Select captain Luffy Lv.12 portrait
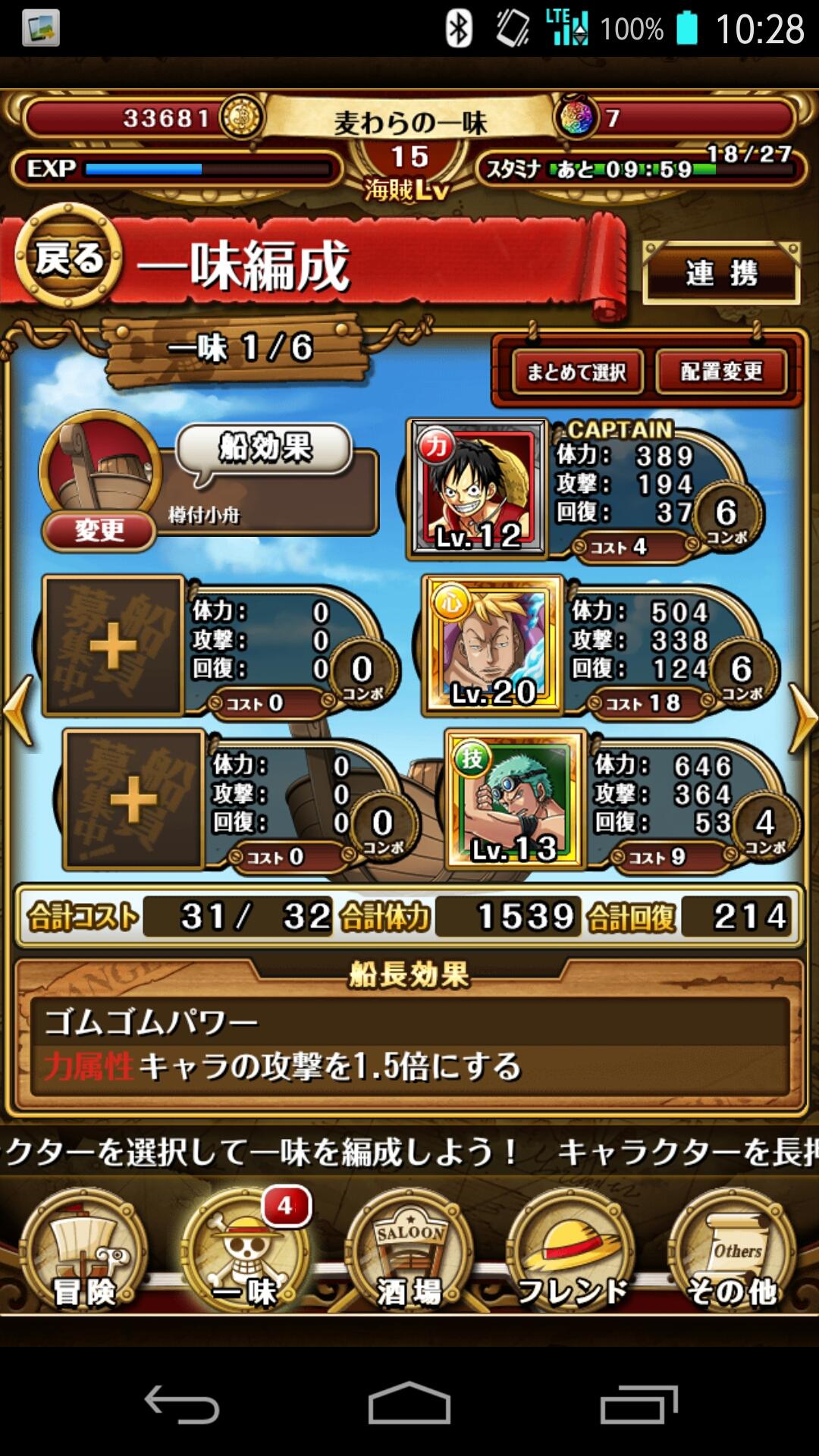Viewport: 819px width, 1456px height. [x=478, y=488]
